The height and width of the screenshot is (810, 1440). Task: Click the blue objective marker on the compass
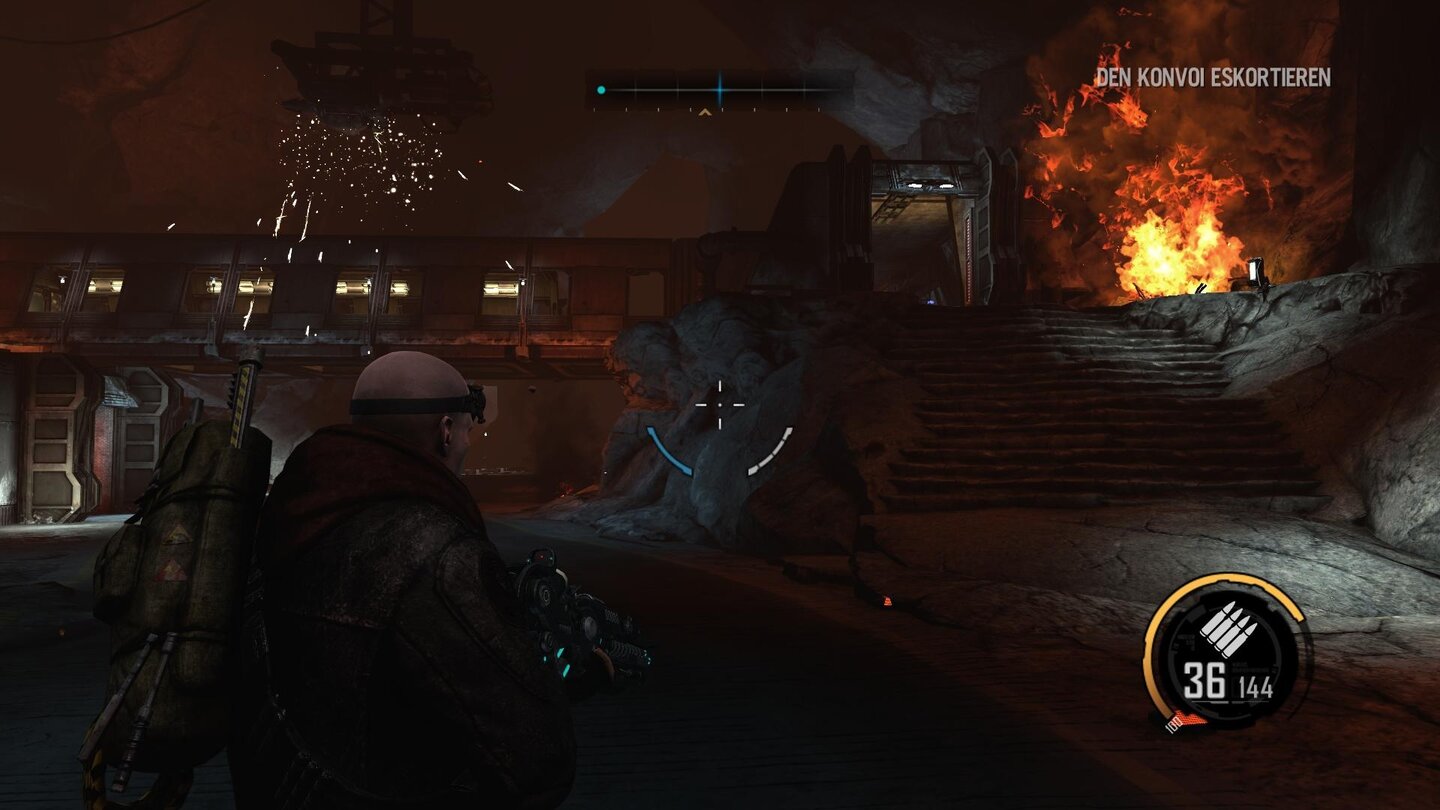720,90
